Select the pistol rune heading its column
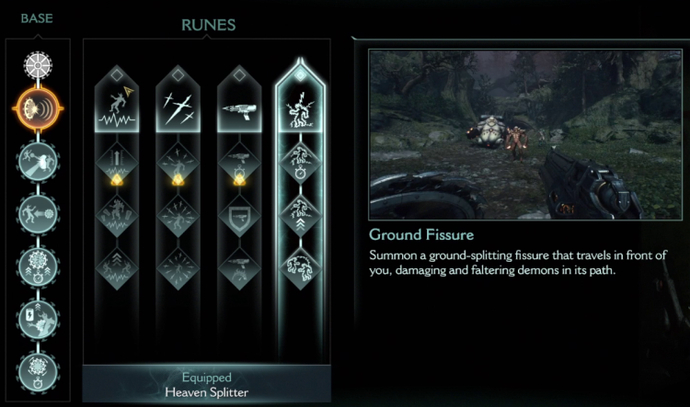Viewport: 690px width, 407px height. coord(238,107)
